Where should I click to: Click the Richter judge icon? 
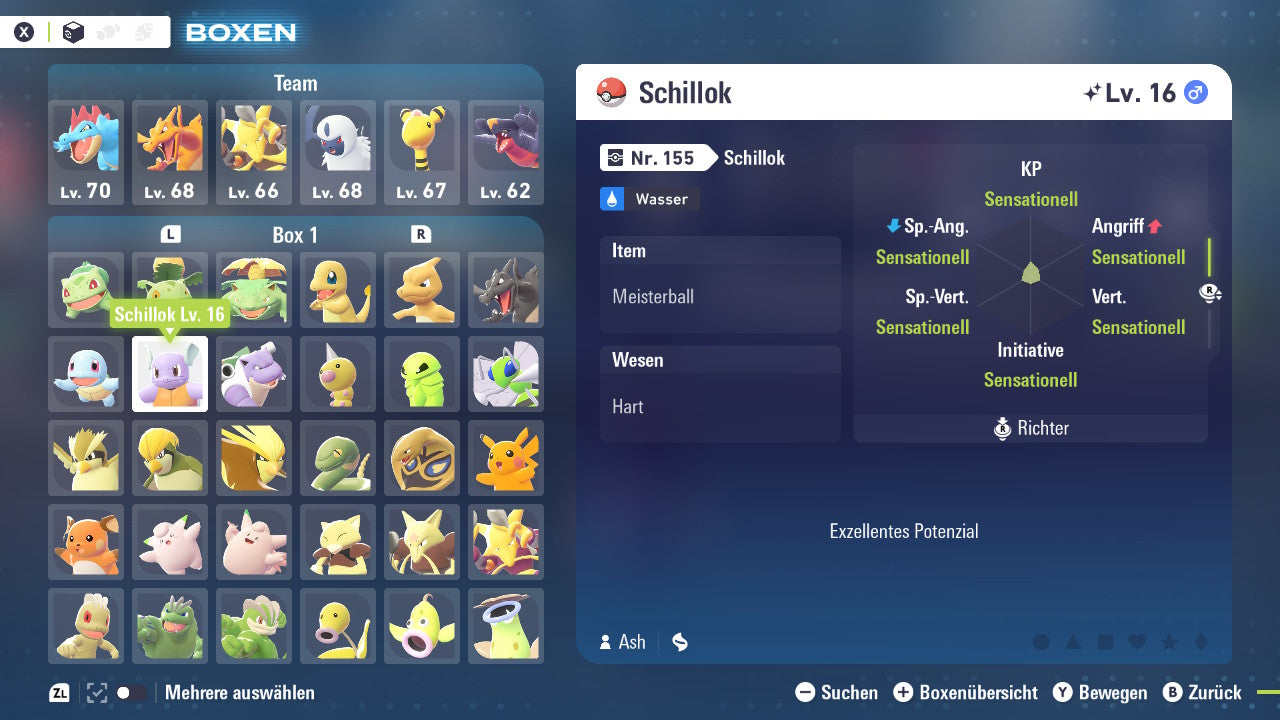tap(1003, 428)
